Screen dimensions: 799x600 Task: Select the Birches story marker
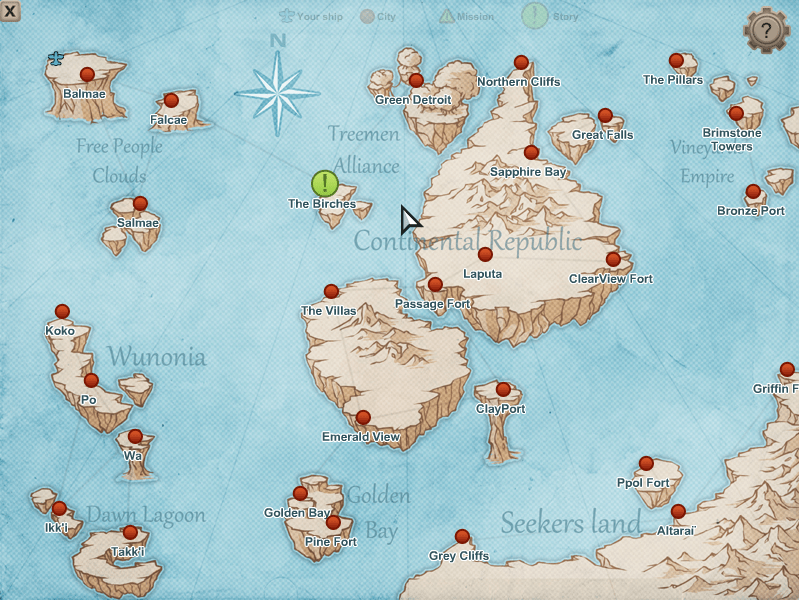point(325,183)
